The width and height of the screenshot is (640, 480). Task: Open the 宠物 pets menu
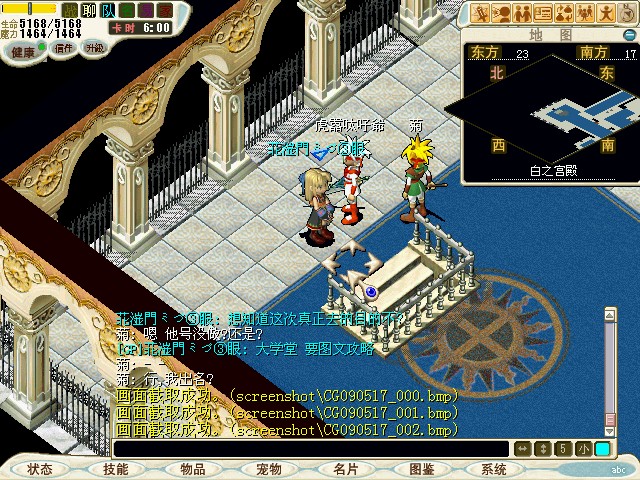(268, 468)
